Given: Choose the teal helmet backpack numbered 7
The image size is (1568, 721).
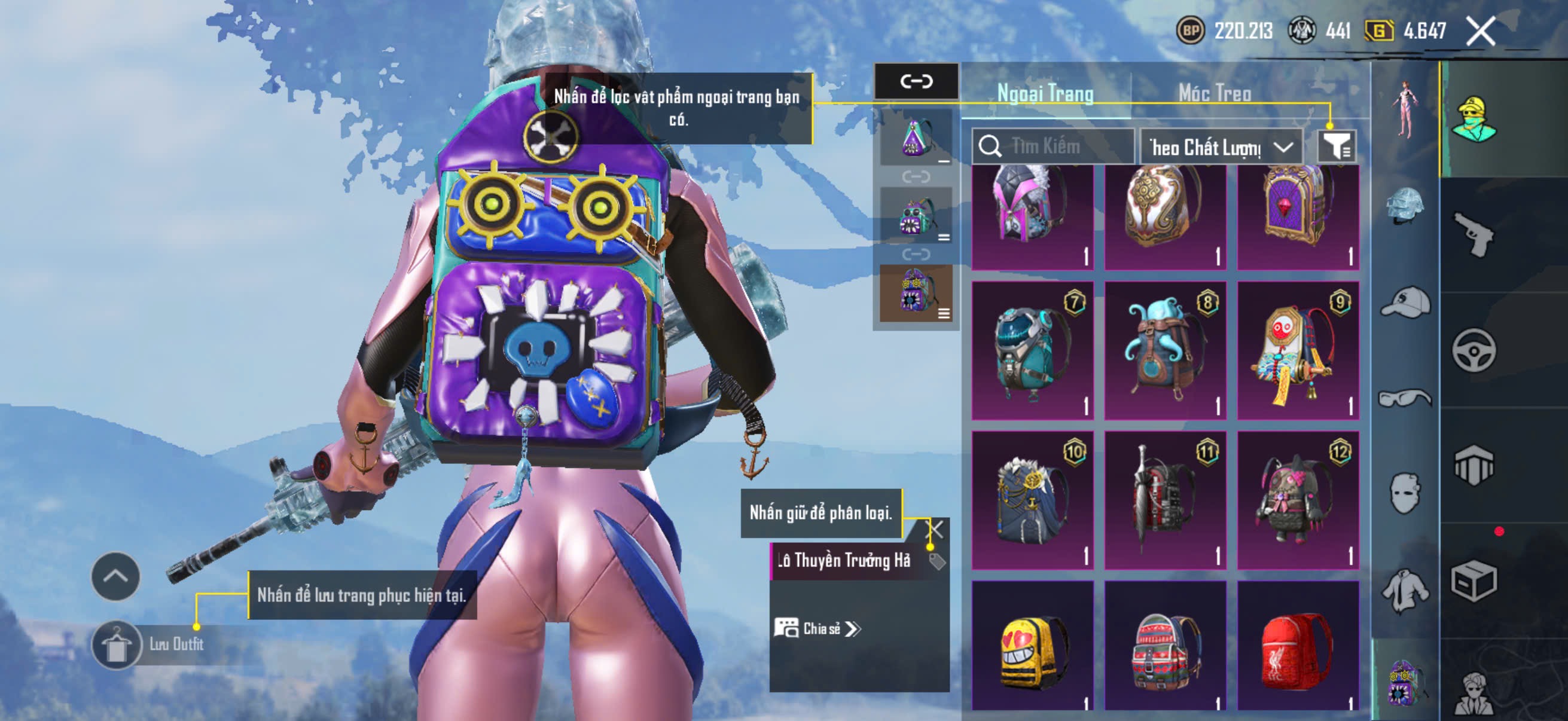Looking at the screenshot, I should (1032, 350).
